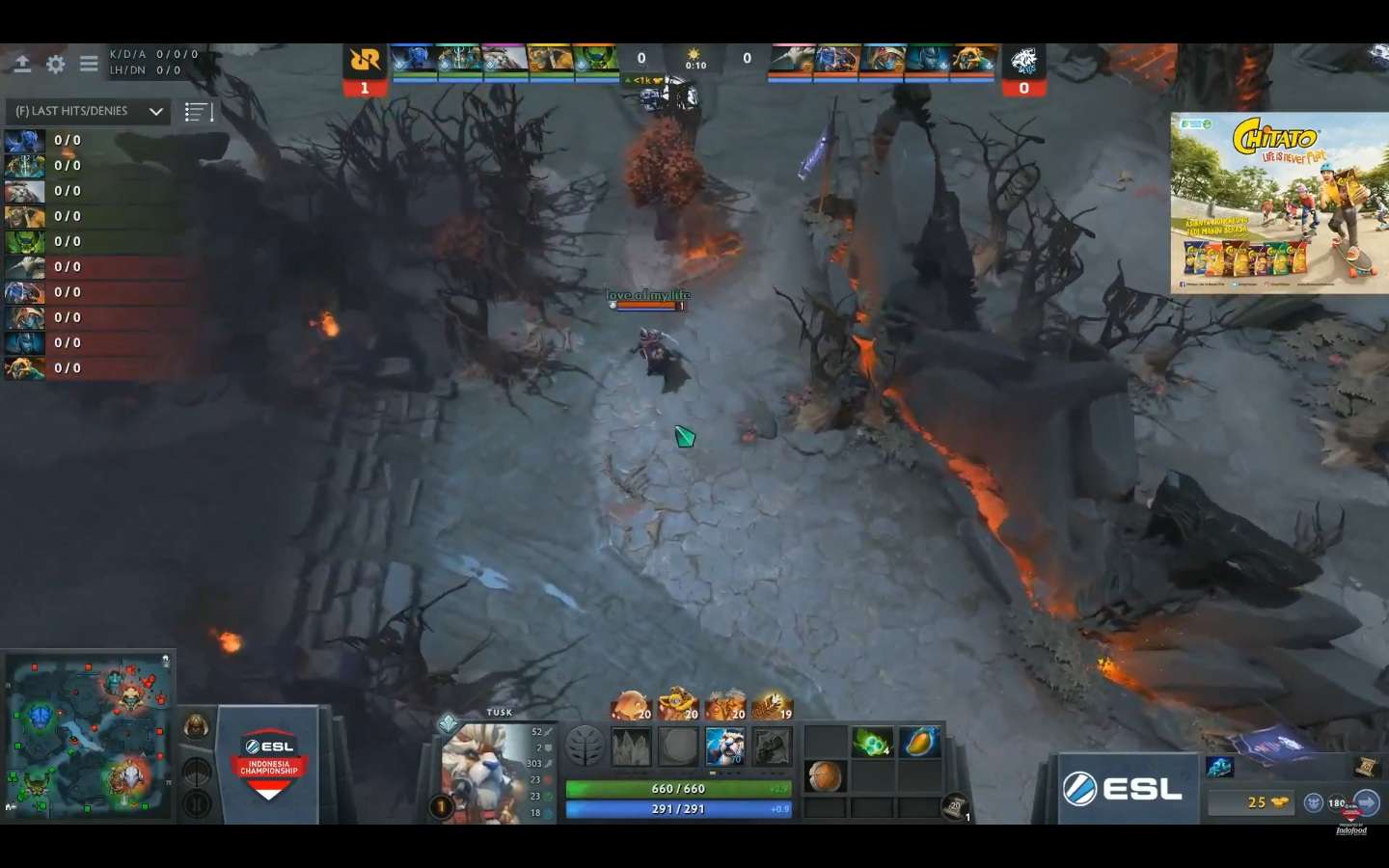Open the hamburger main menu
Image resolution: width=1389 pixels, height=868 pixels.
click(x=89, y=65)
